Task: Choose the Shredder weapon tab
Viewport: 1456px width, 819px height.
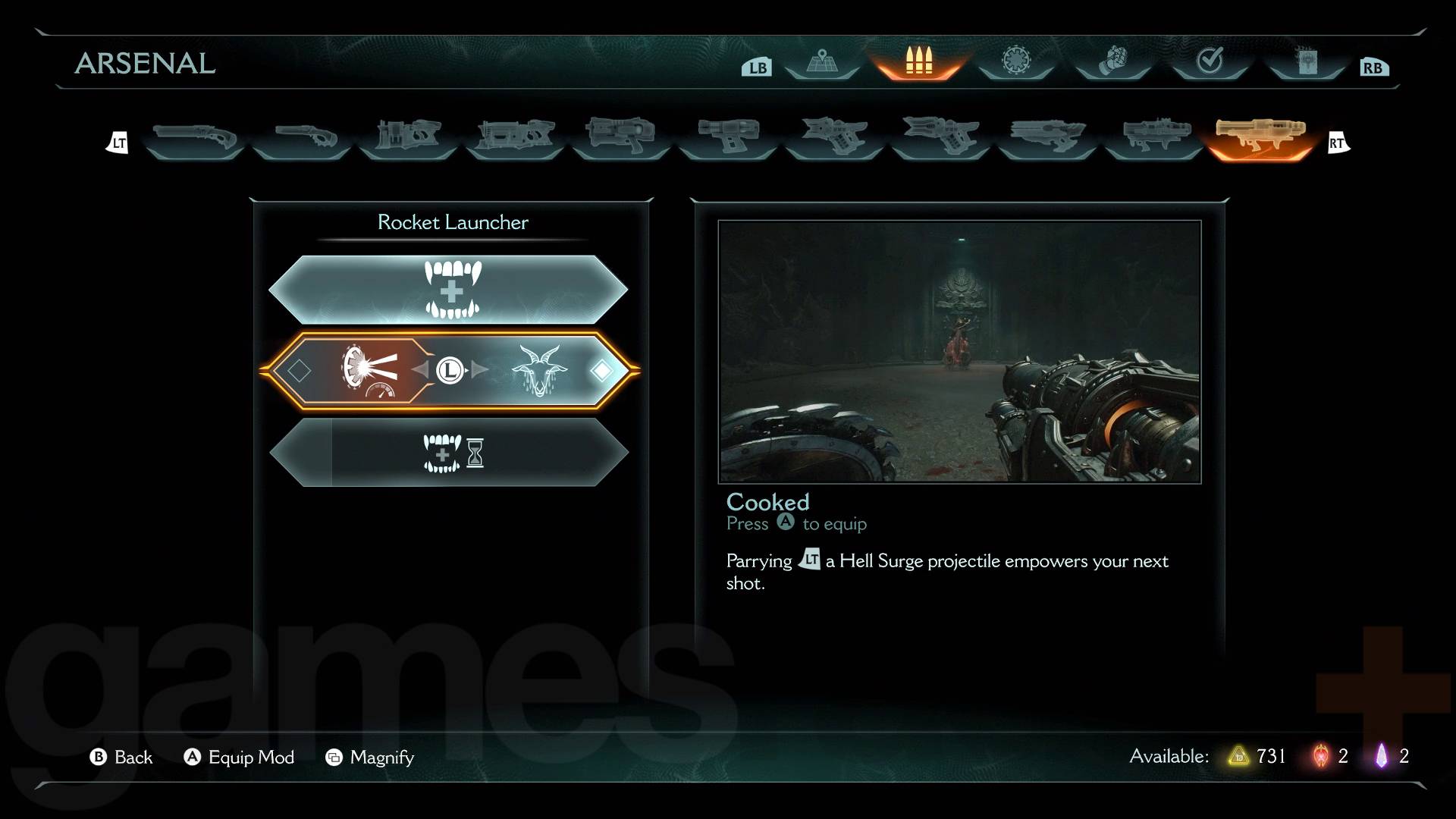Action: pyautogui.click(x=408, y=137)
